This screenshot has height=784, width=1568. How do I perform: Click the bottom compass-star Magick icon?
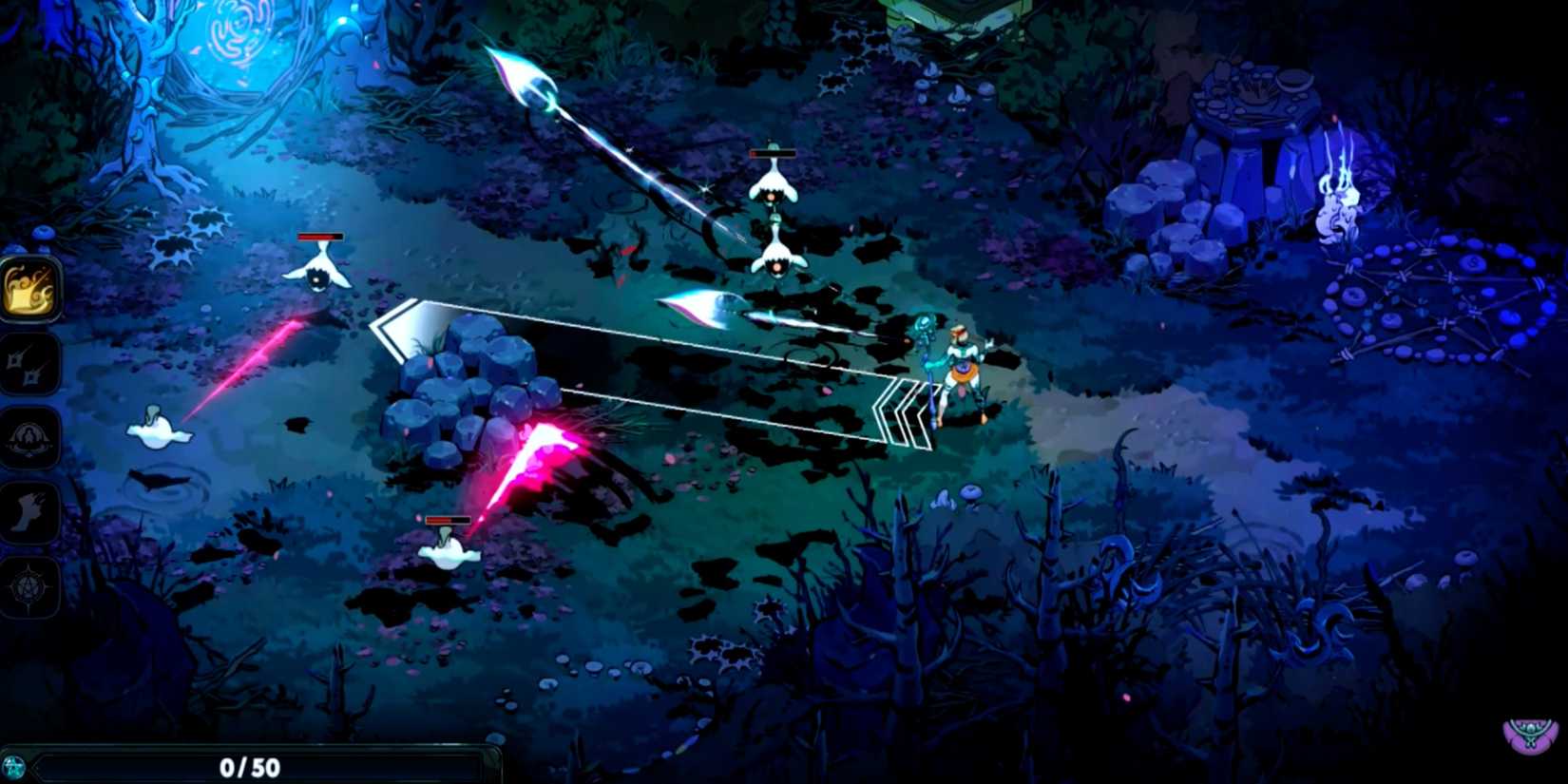[x=29, y=584]
